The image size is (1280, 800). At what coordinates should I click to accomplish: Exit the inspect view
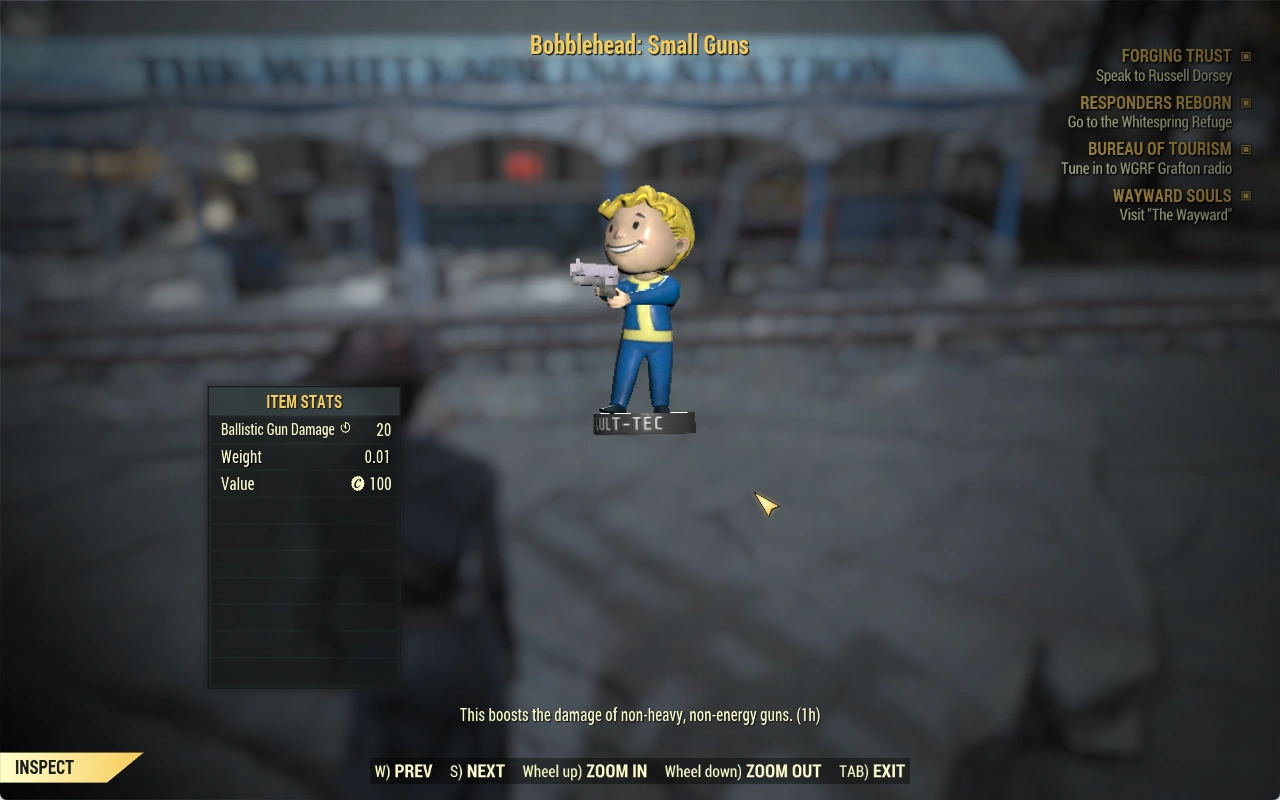click(x=872, y=771)
